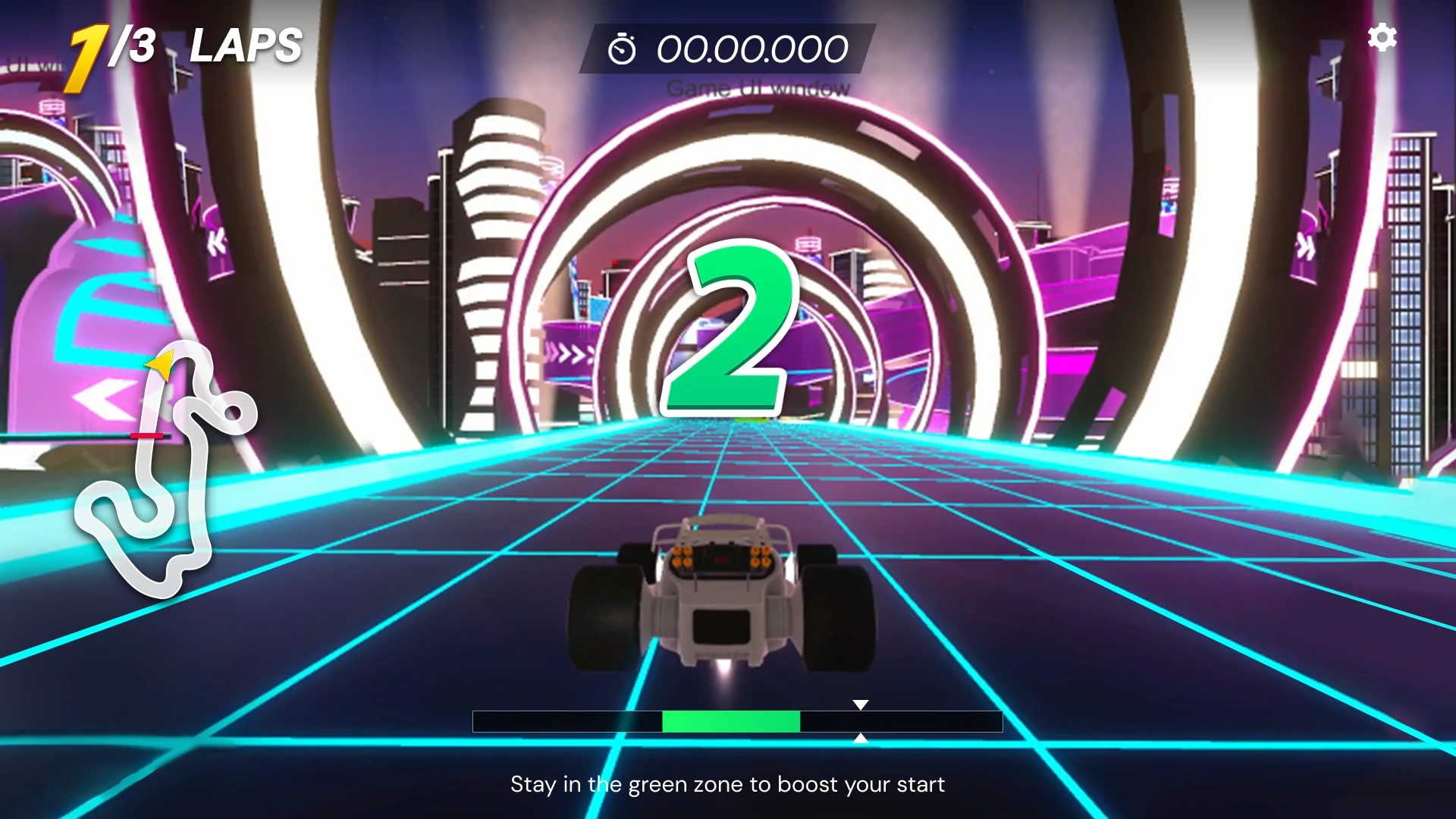Open settings with the gear icon
This screenshot has width=1456, height=819.
point(1382,37)
